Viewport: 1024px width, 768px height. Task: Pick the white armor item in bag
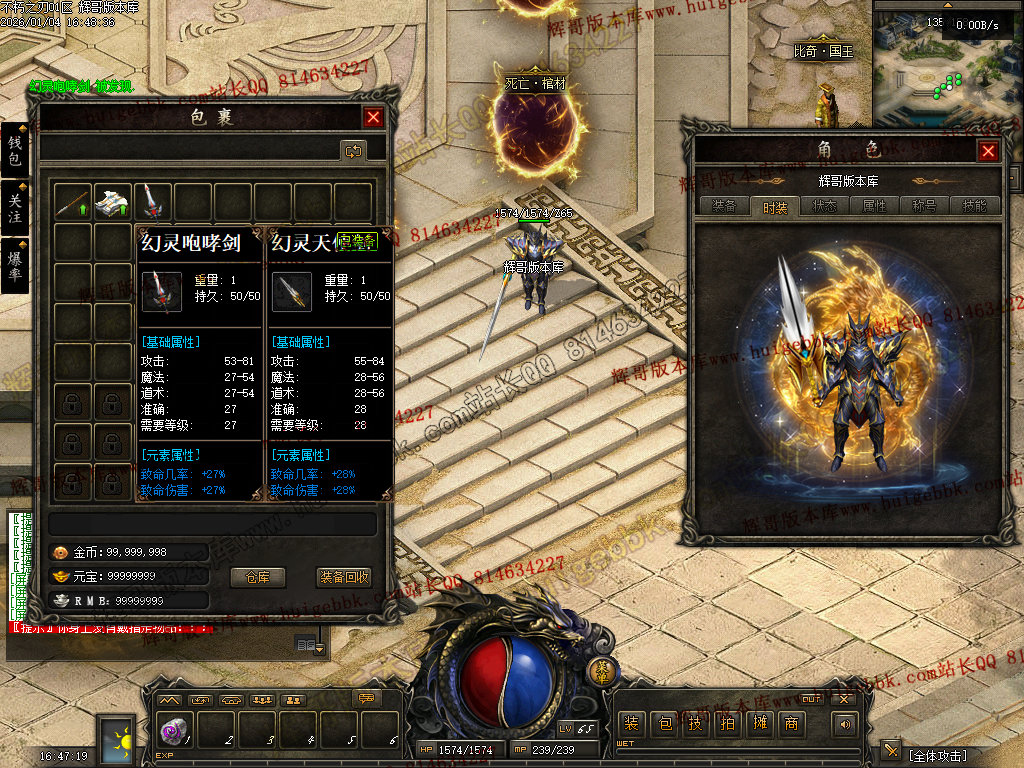pos(112,202)
